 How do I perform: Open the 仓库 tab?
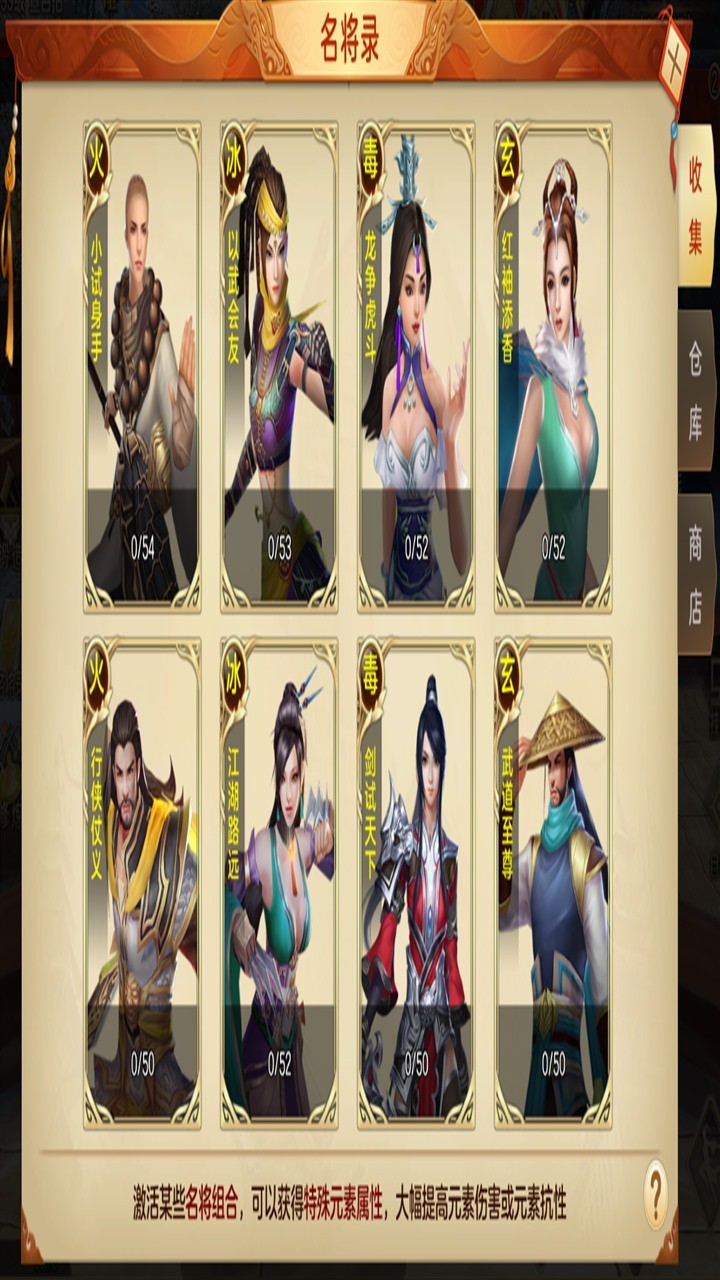[x=695, y=390]
